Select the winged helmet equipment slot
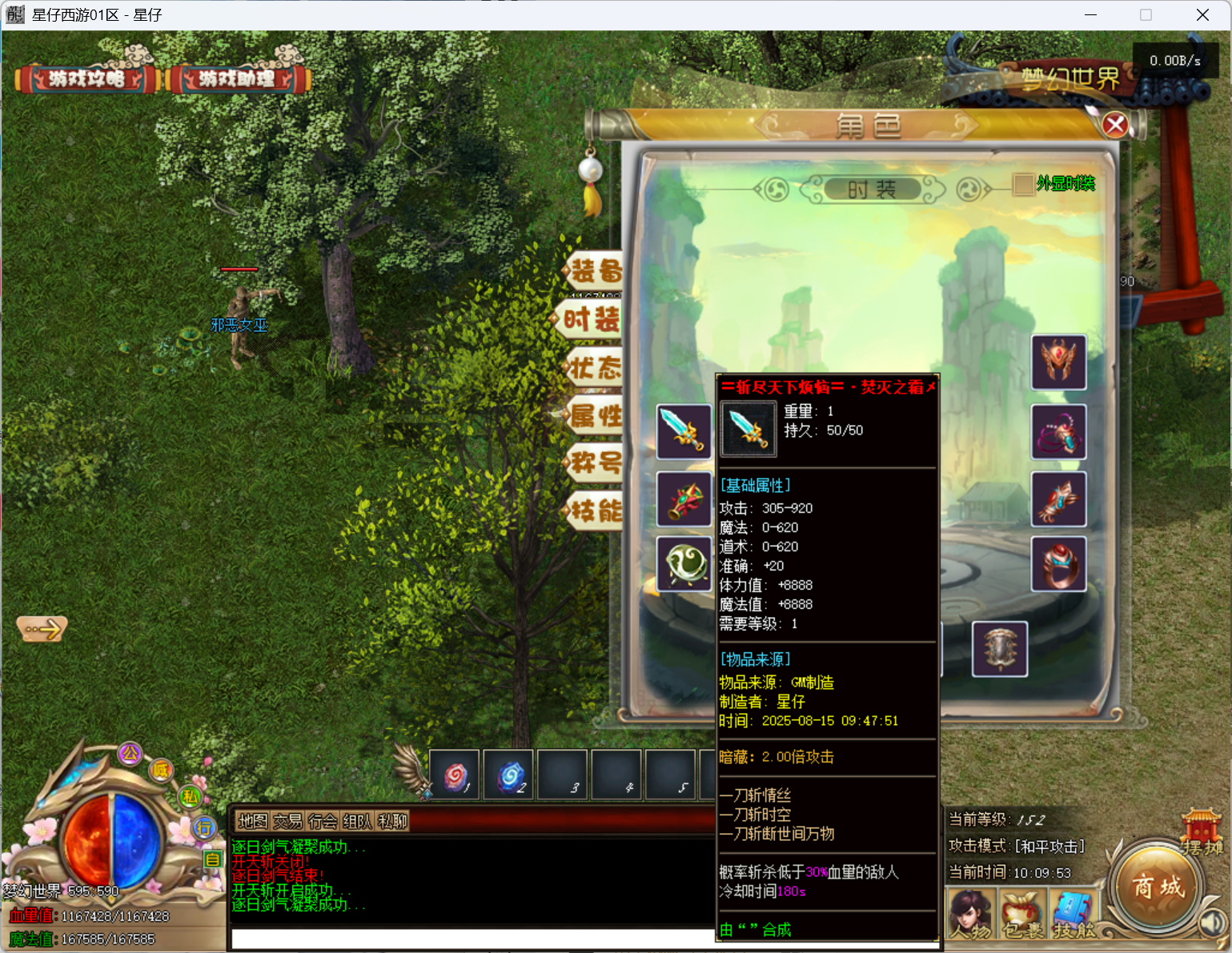 [1058, 362]
